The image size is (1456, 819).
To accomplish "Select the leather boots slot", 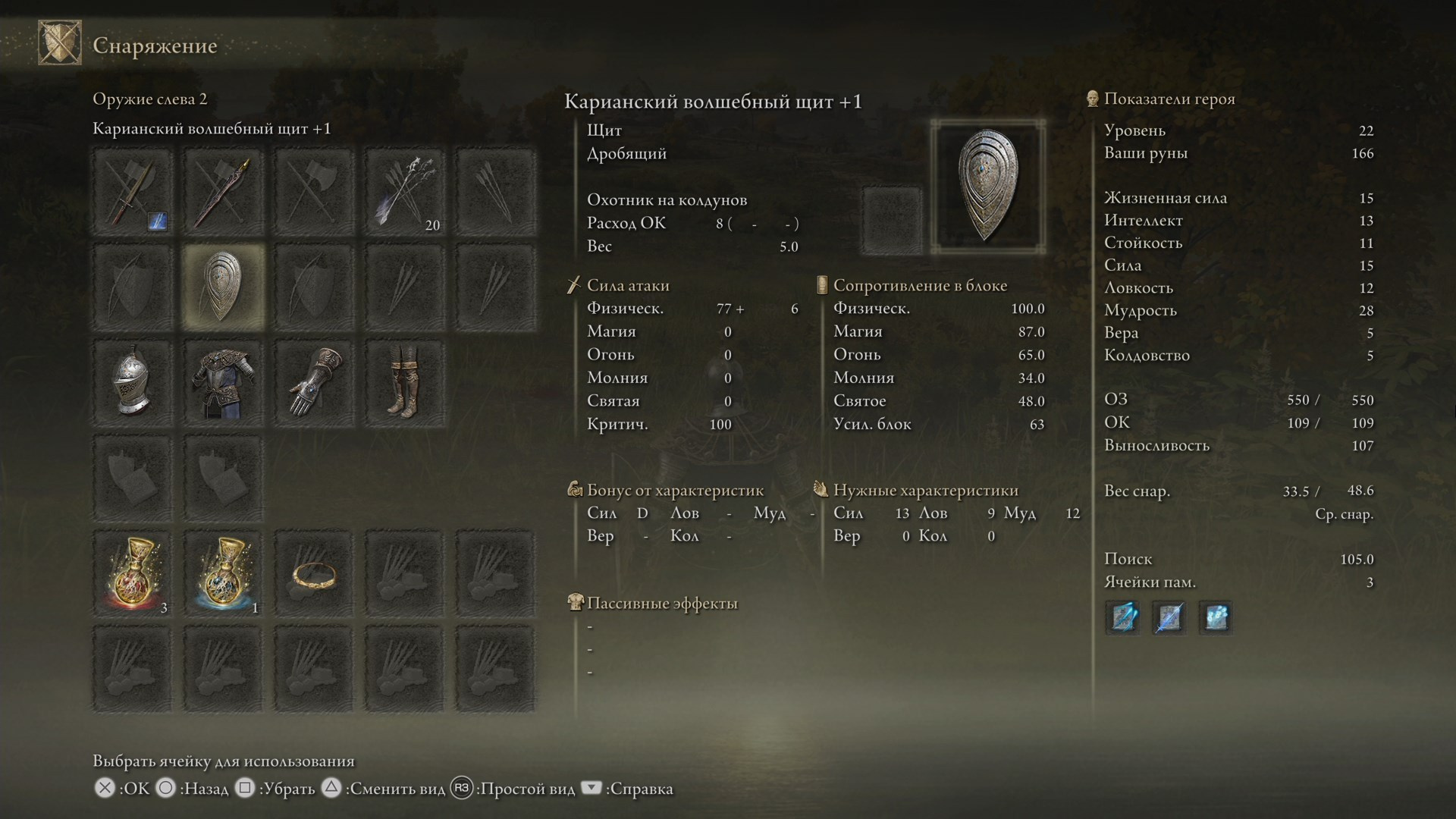I will [x=405, y=383].
